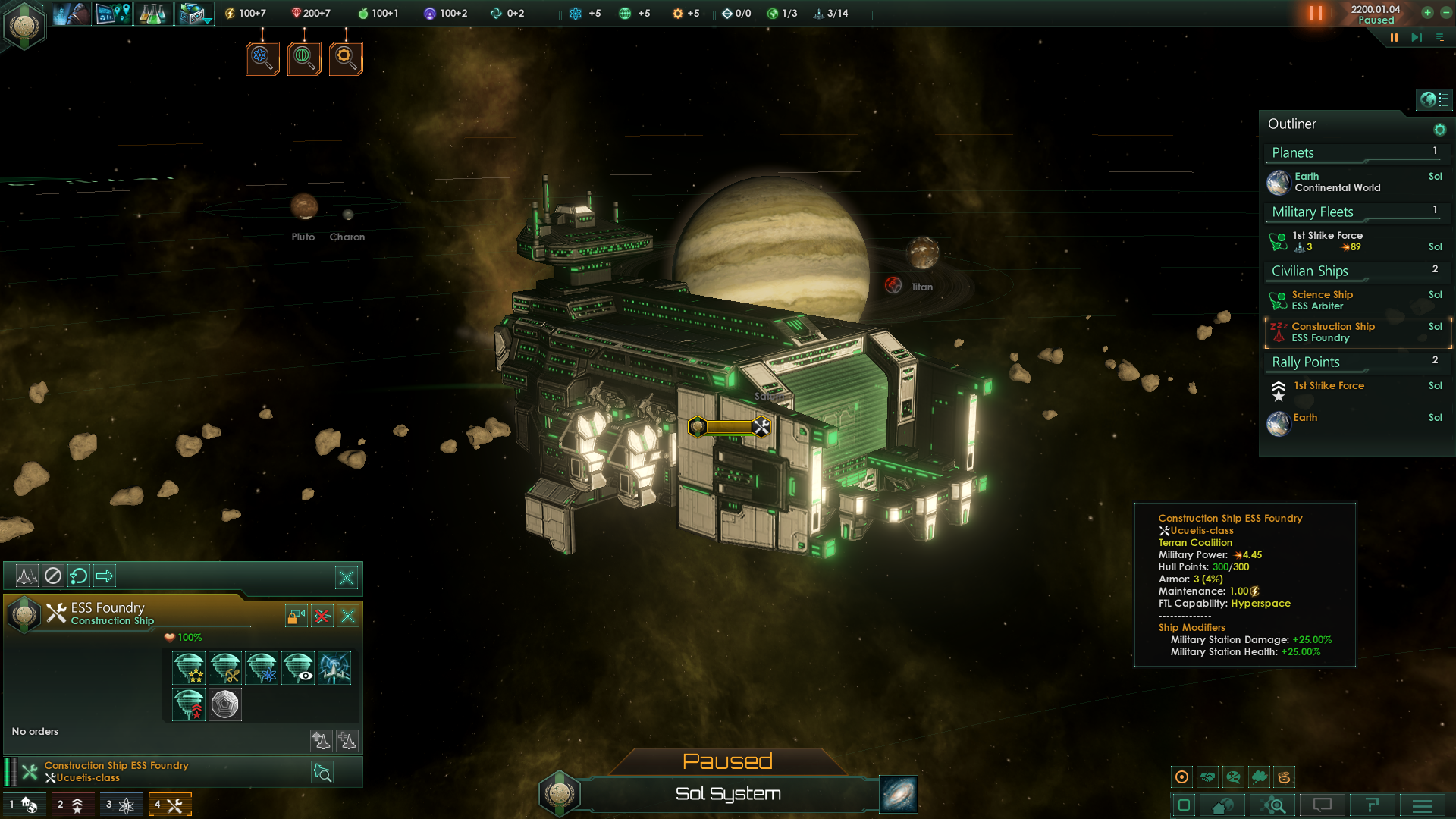Select the orange gear research alert

click(x=346, y=58)
